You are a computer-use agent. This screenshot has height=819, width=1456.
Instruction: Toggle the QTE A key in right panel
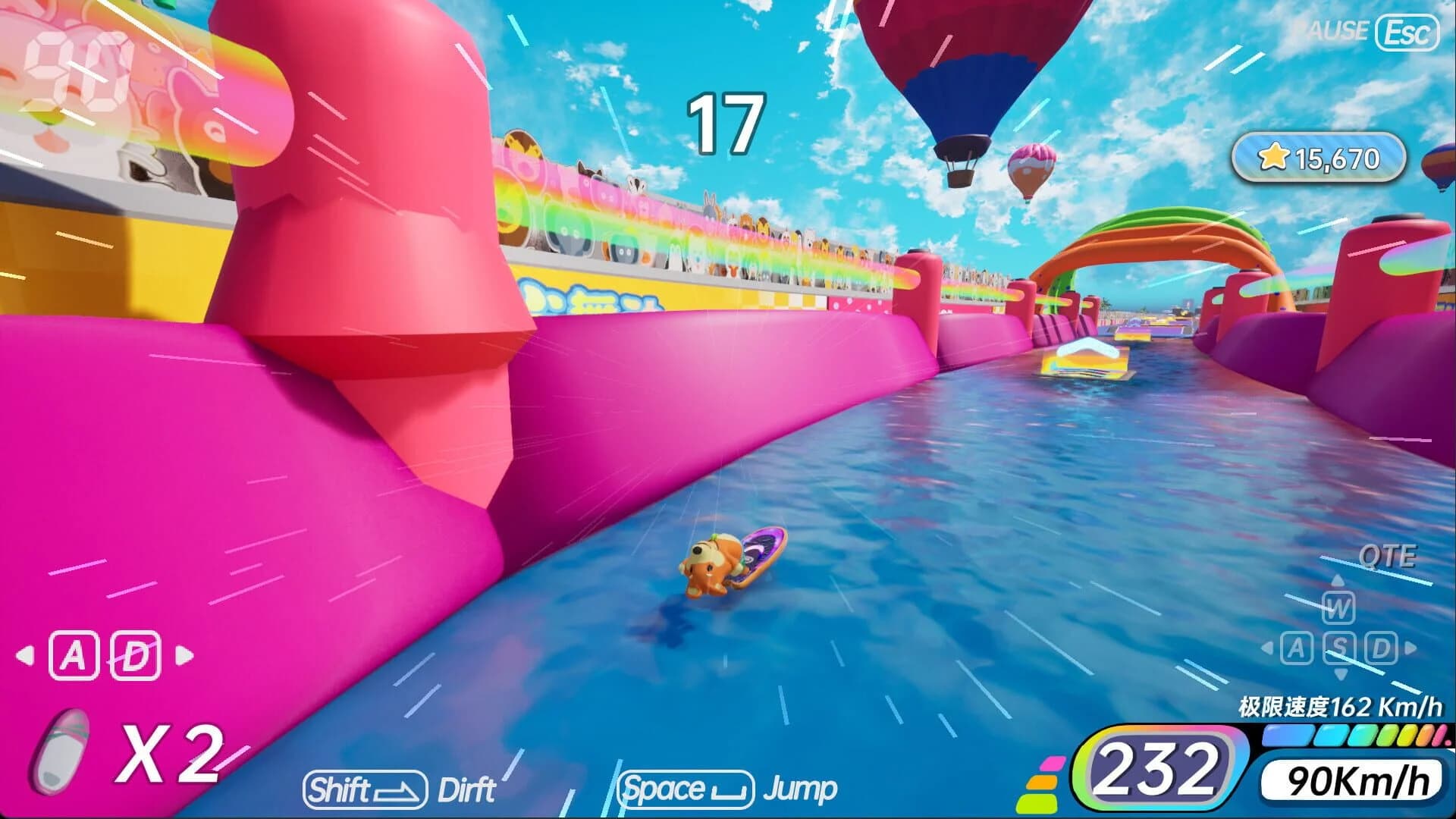coord(1297,648)
